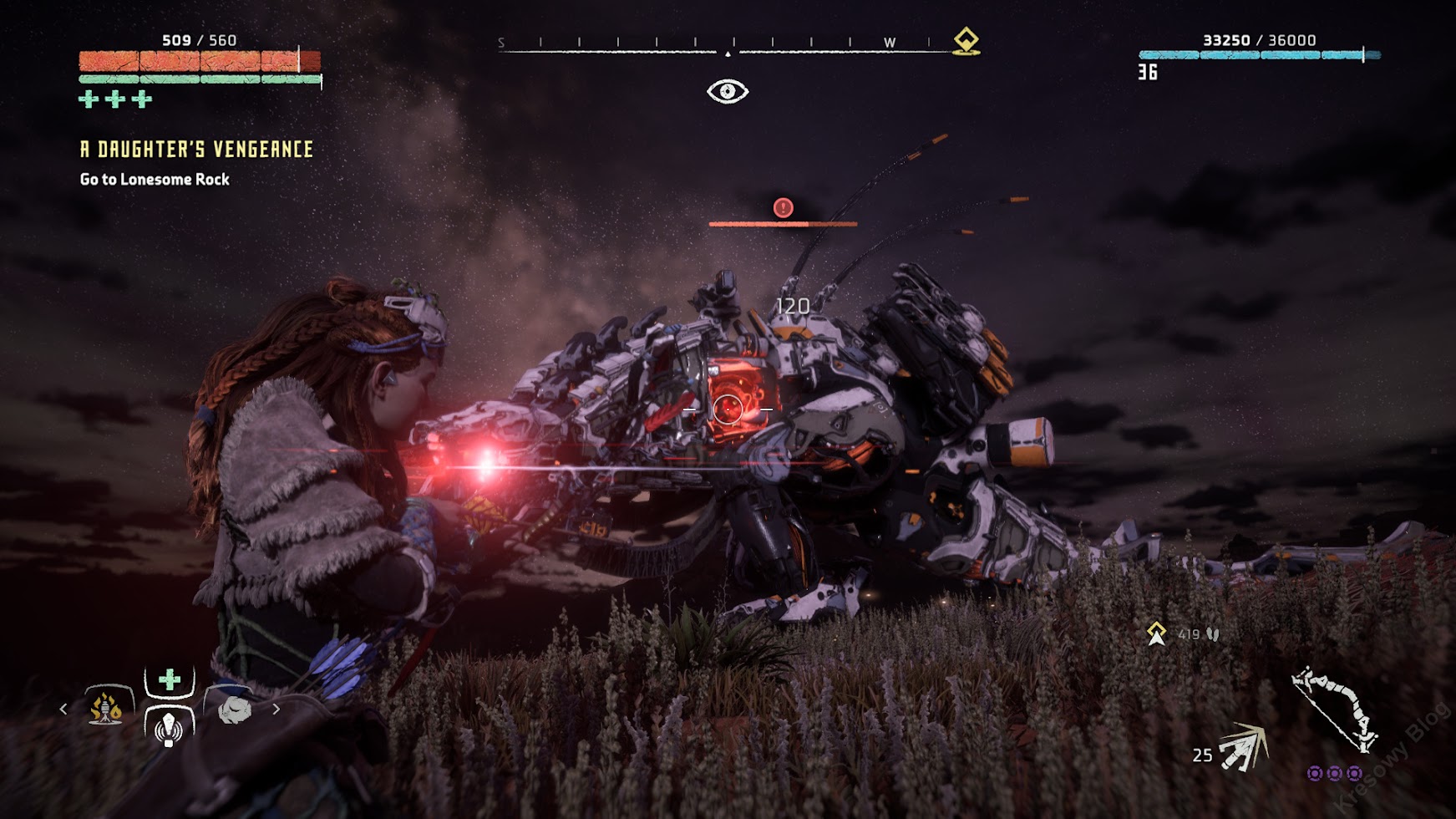
Task: Cycle tools with the left arrow
Action: 63,709
